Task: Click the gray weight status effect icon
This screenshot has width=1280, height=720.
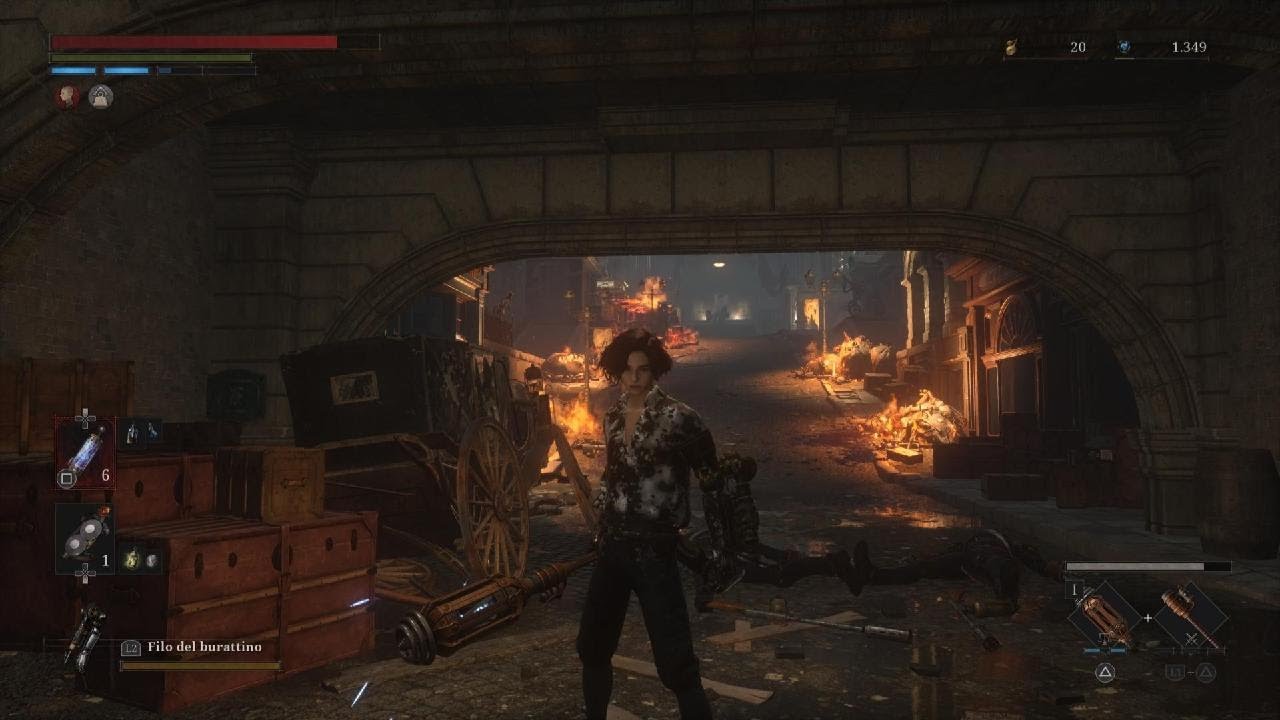Action: pyautogui.click(x=100, y=96)
